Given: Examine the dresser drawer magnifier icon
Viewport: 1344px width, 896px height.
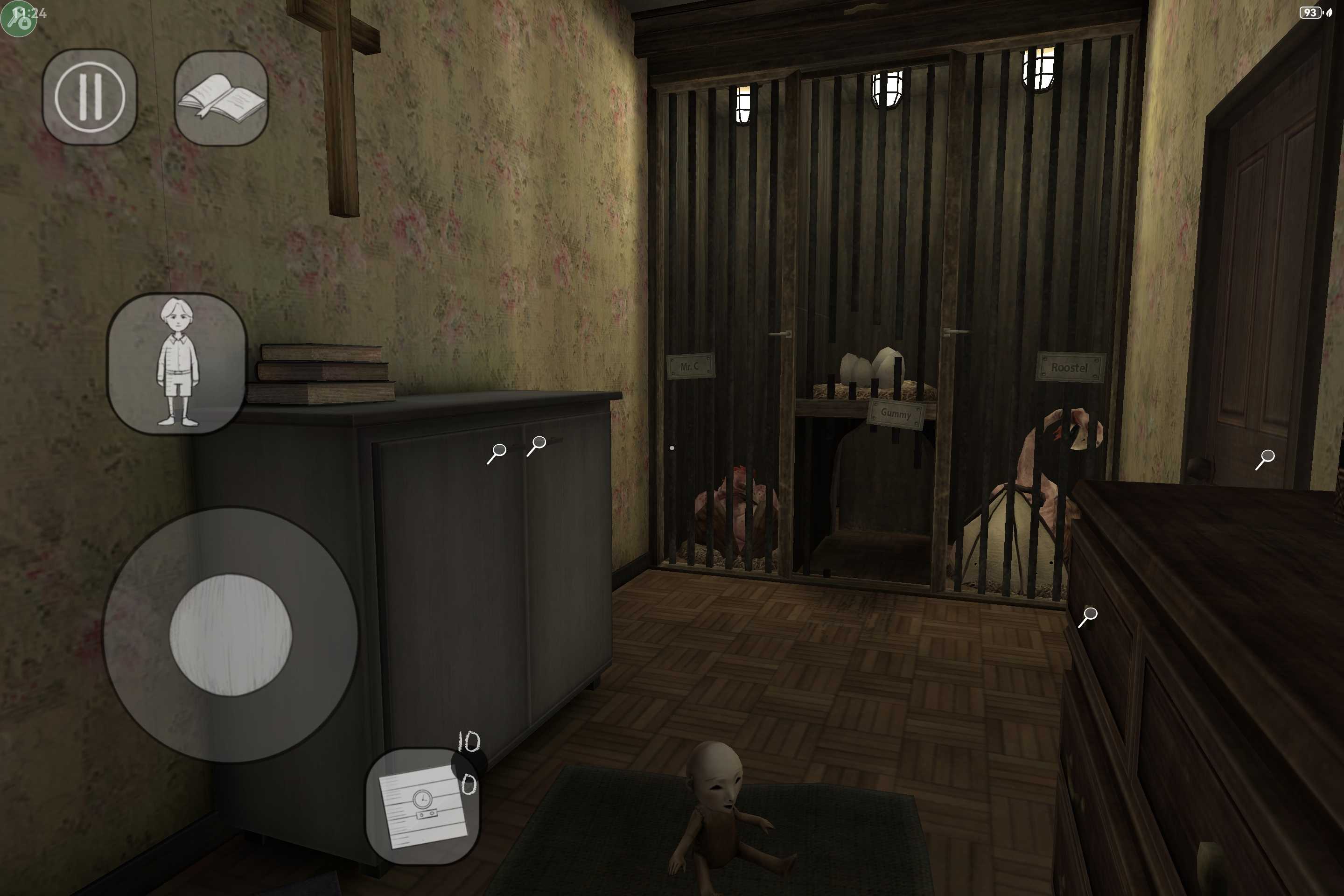Looking at the screenshot, I should (1087, 616).
